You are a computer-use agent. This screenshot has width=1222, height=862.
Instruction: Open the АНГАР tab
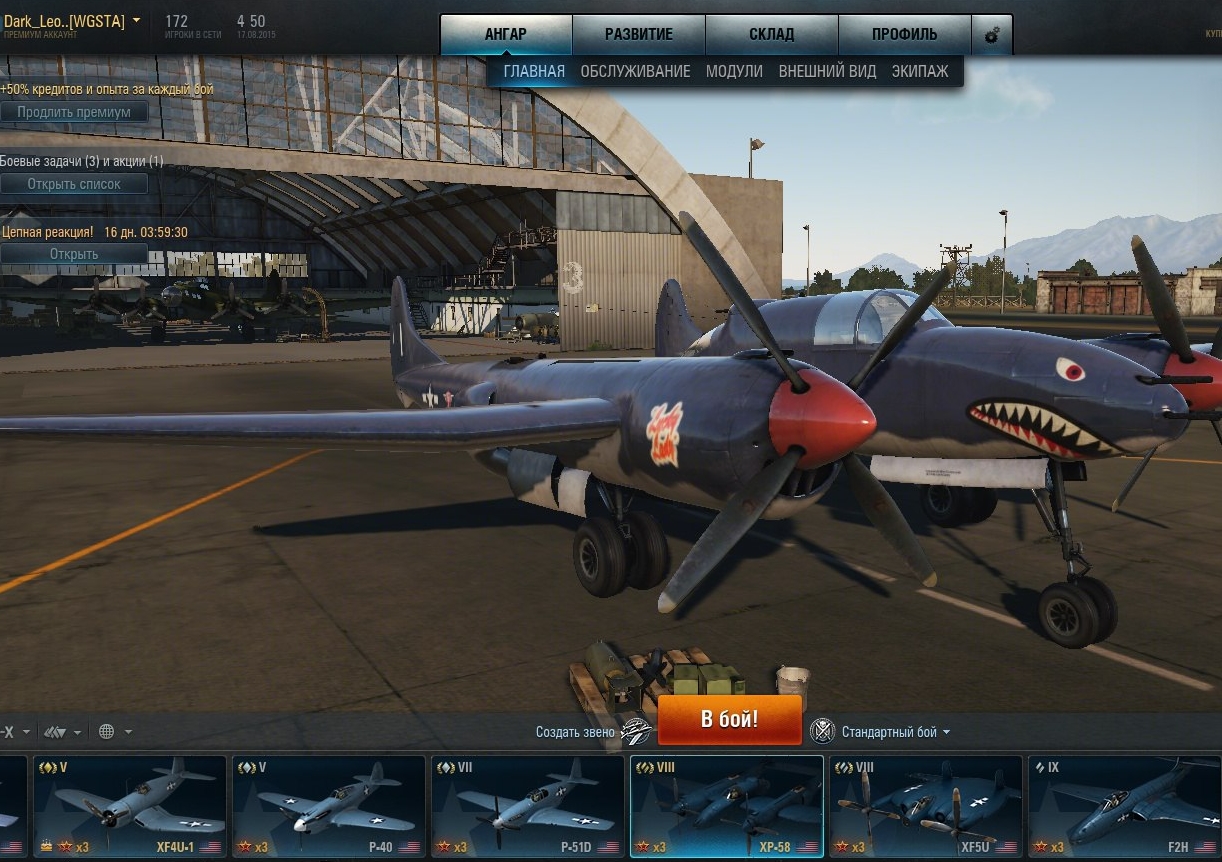[505, 34]
